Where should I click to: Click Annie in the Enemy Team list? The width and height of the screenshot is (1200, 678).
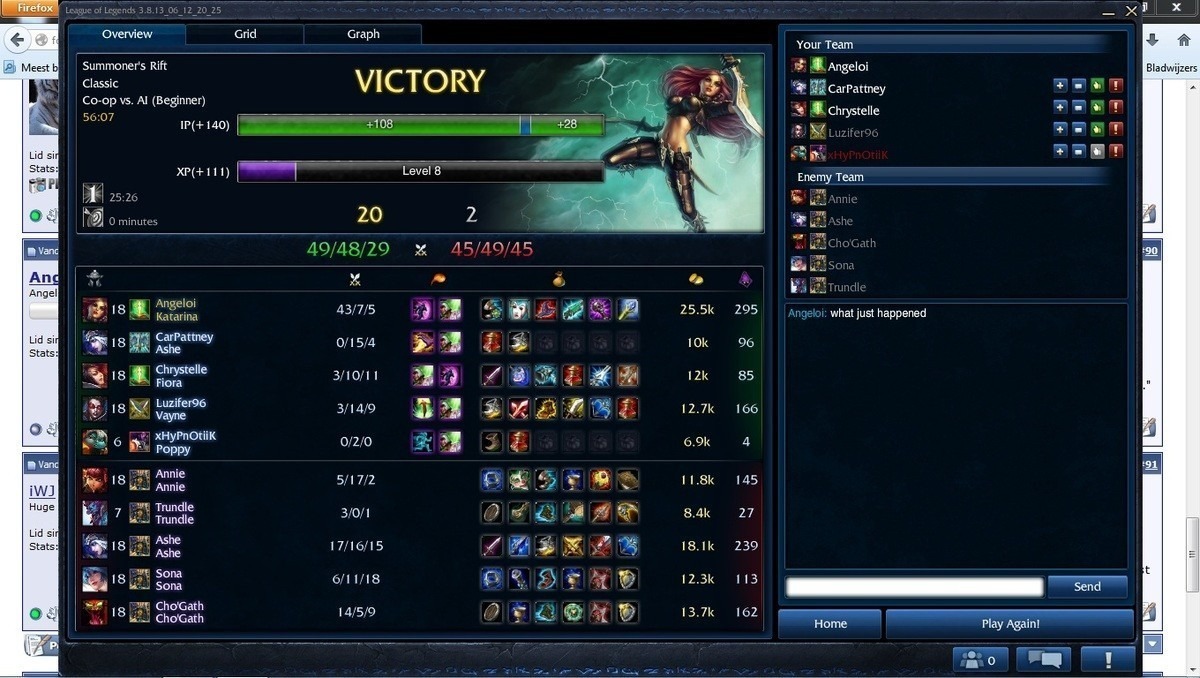[x=842, y=199]
